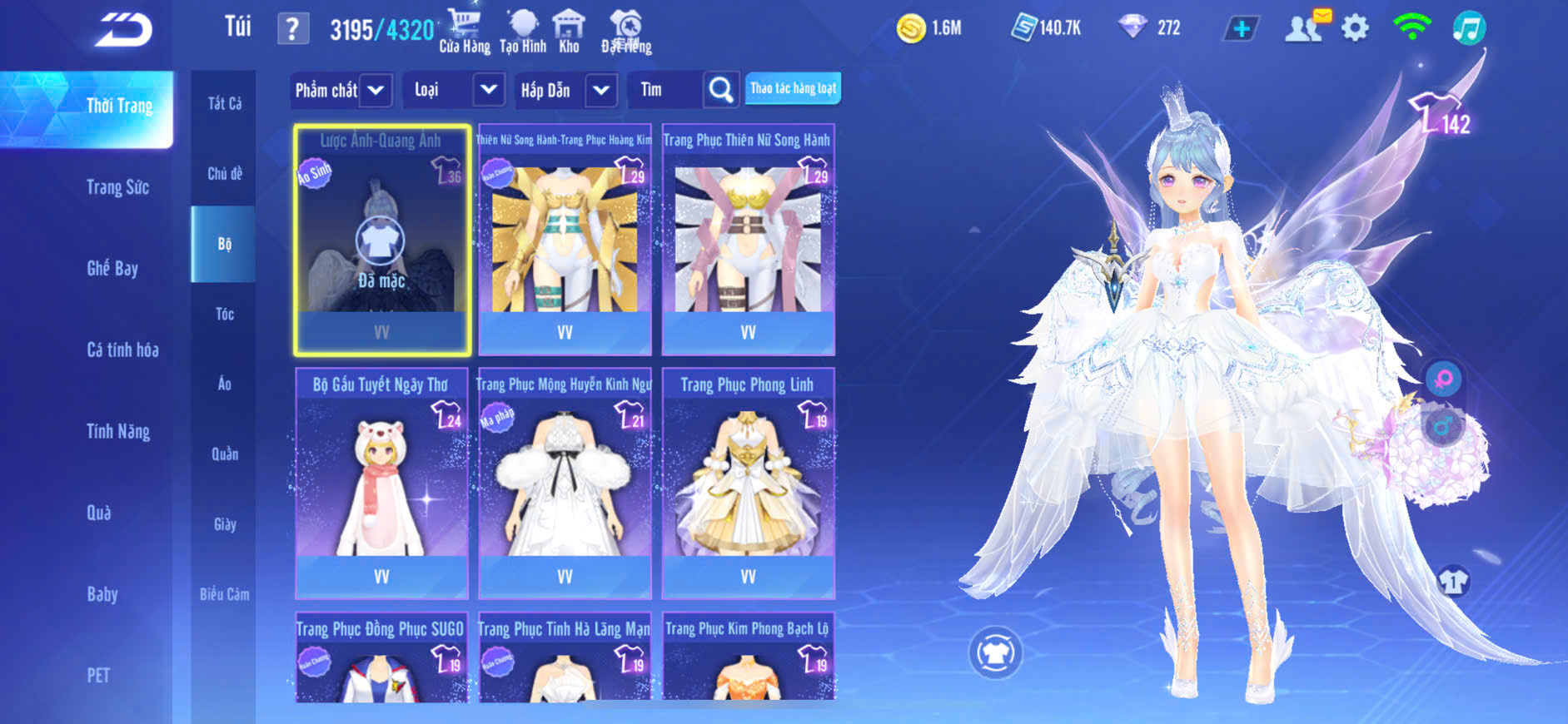The image size is (1568, 724).
Task: Pick the Trang Phục Thiên Nữ Song Hành outfit
Action: [748, 240]
